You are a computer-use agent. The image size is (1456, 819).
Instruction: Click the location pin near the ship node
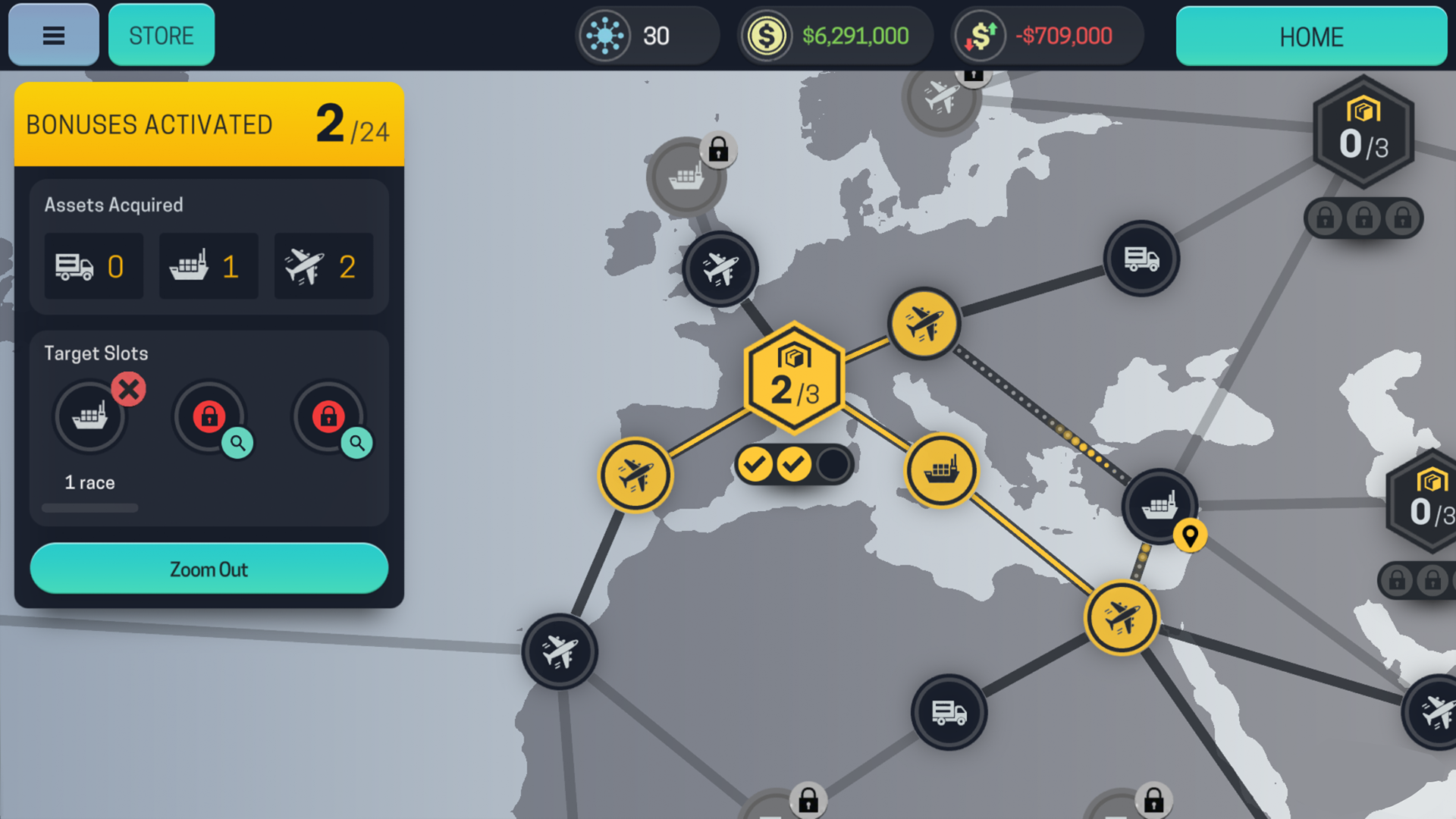pos(1192,535)
